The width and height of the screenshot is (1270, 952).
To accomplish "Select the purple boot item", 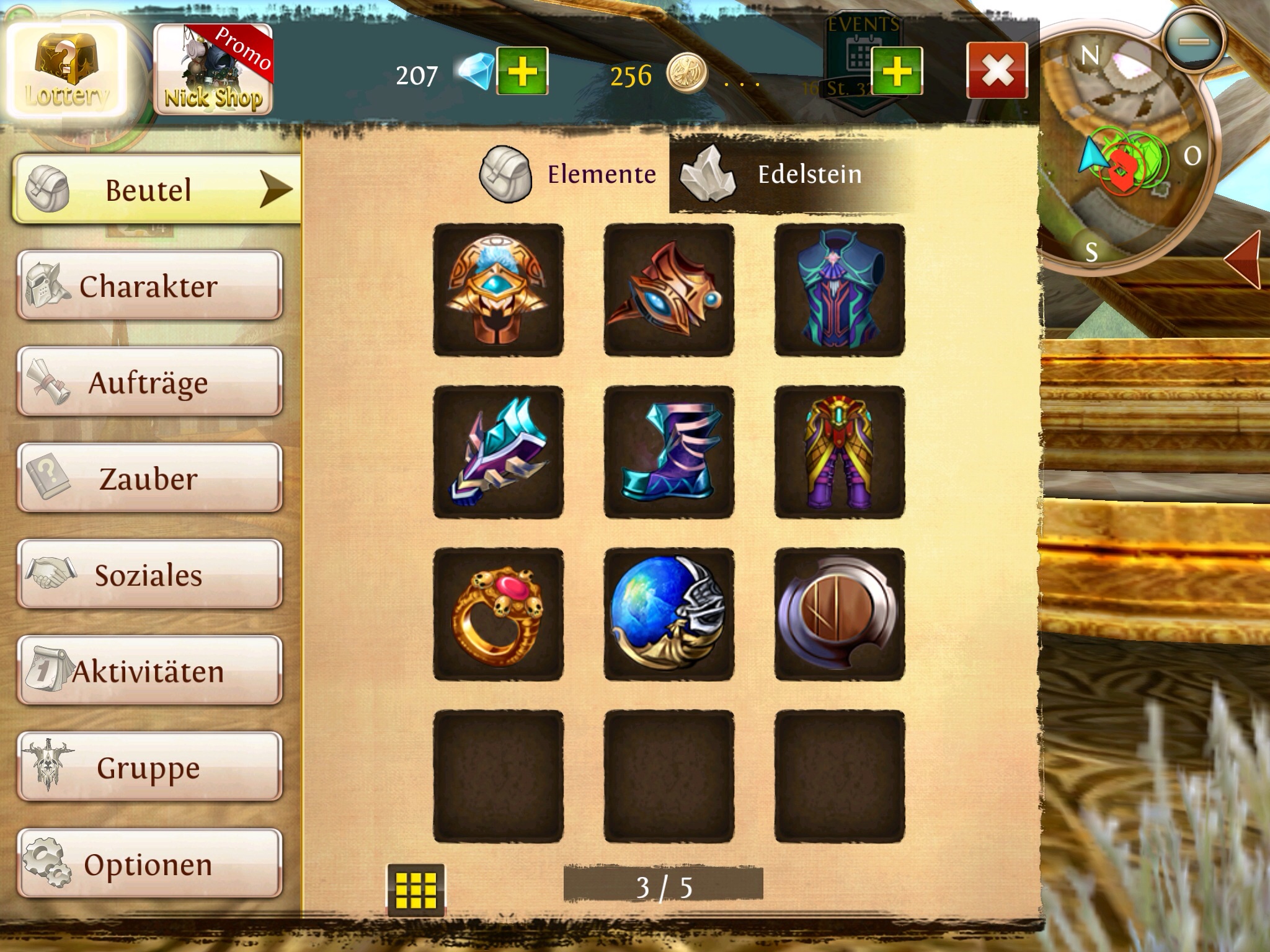I will [669, 452].
